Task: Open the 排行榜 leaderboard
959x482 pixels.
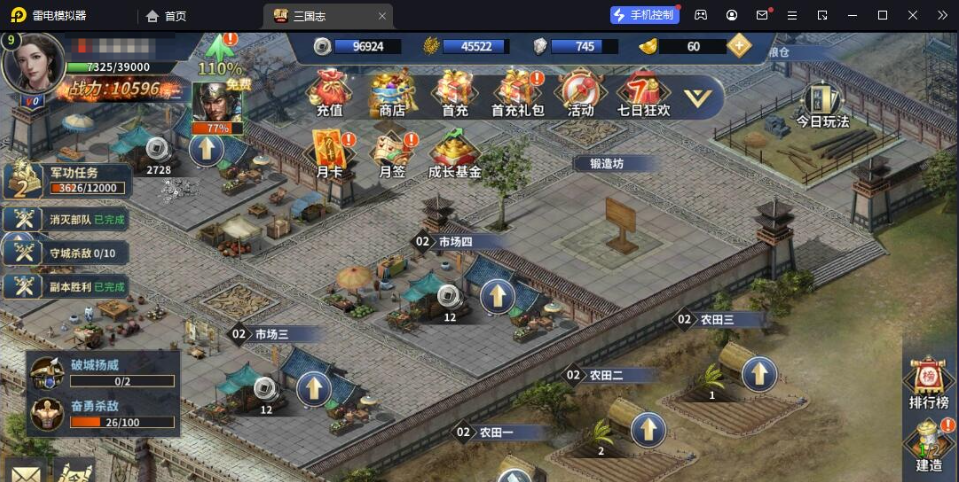Action: [928, 384]
